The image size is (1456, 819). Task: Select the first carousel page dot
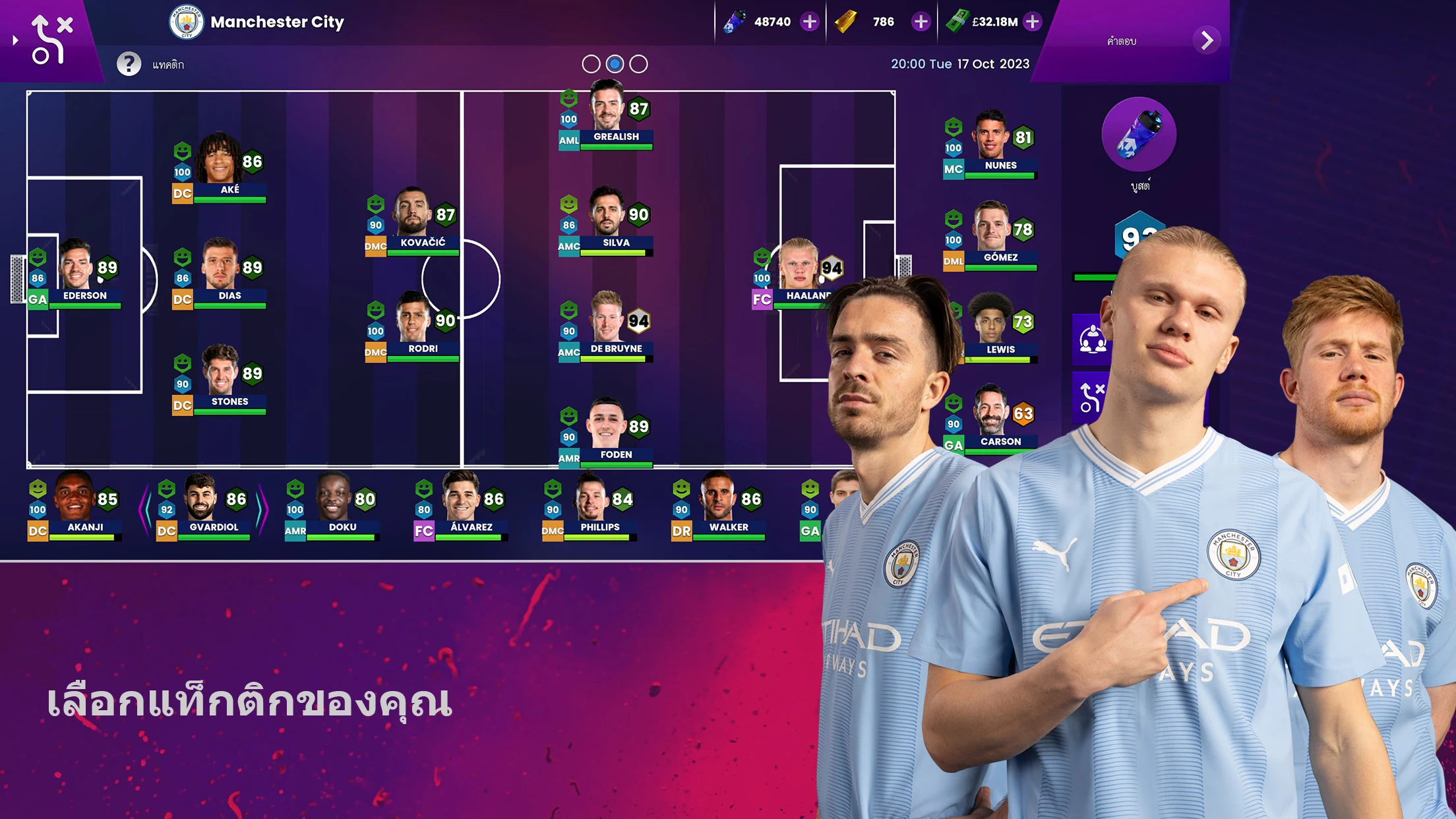tap(591, 64)
